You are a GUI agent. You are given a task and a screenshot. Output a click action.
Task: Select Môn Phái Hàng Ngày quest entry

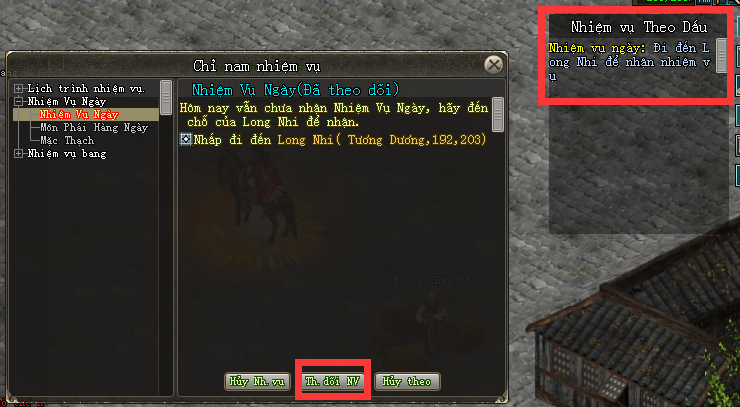tap(86, 127)
